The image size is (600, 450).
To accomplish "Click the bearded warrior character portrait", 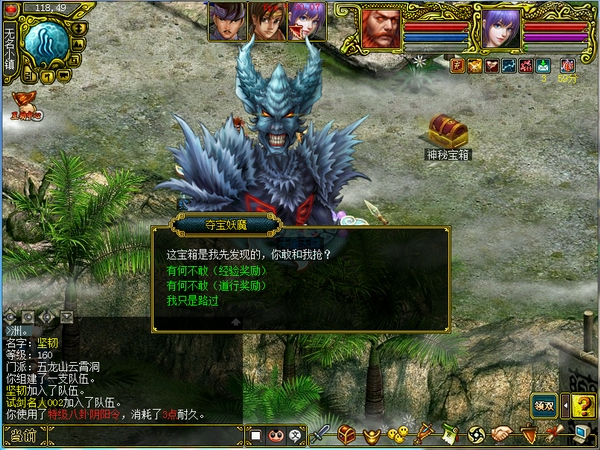I will [x=380, y=28].
